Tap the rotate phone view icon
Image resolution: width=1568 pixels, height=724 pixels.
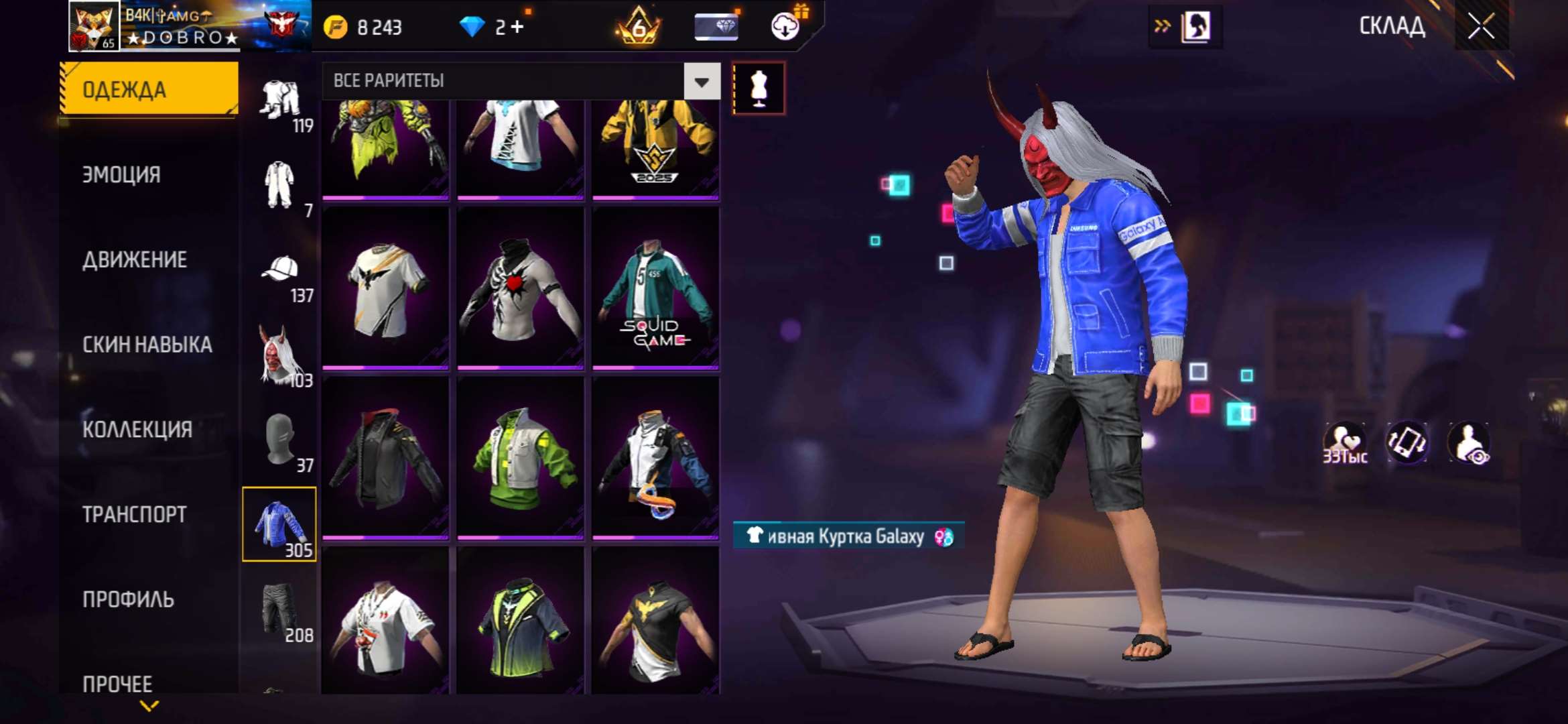(1406, 442)
